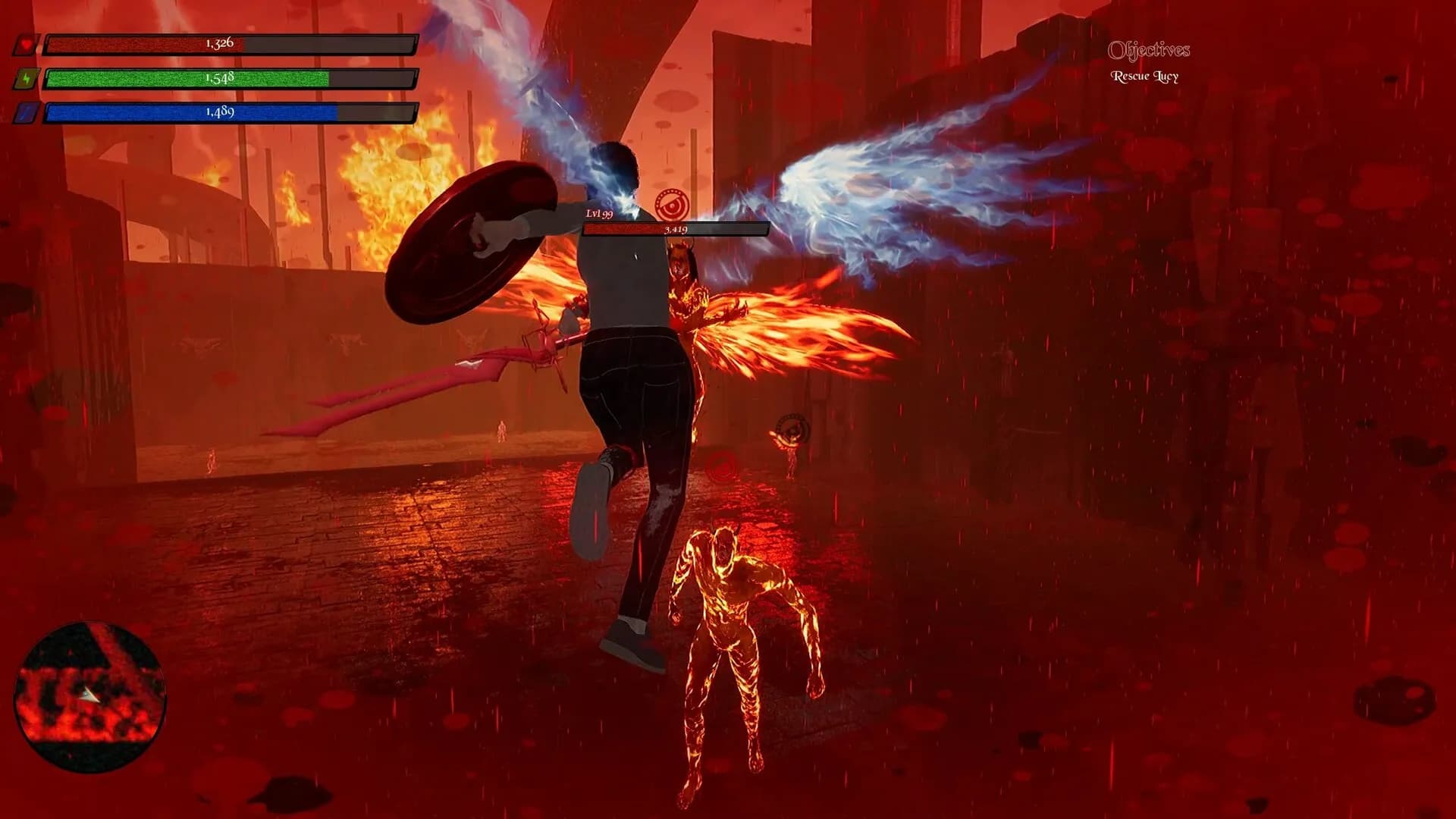Click the green lightning stamina icon
Screen dimensions: 1456x819
coord(27,79)
